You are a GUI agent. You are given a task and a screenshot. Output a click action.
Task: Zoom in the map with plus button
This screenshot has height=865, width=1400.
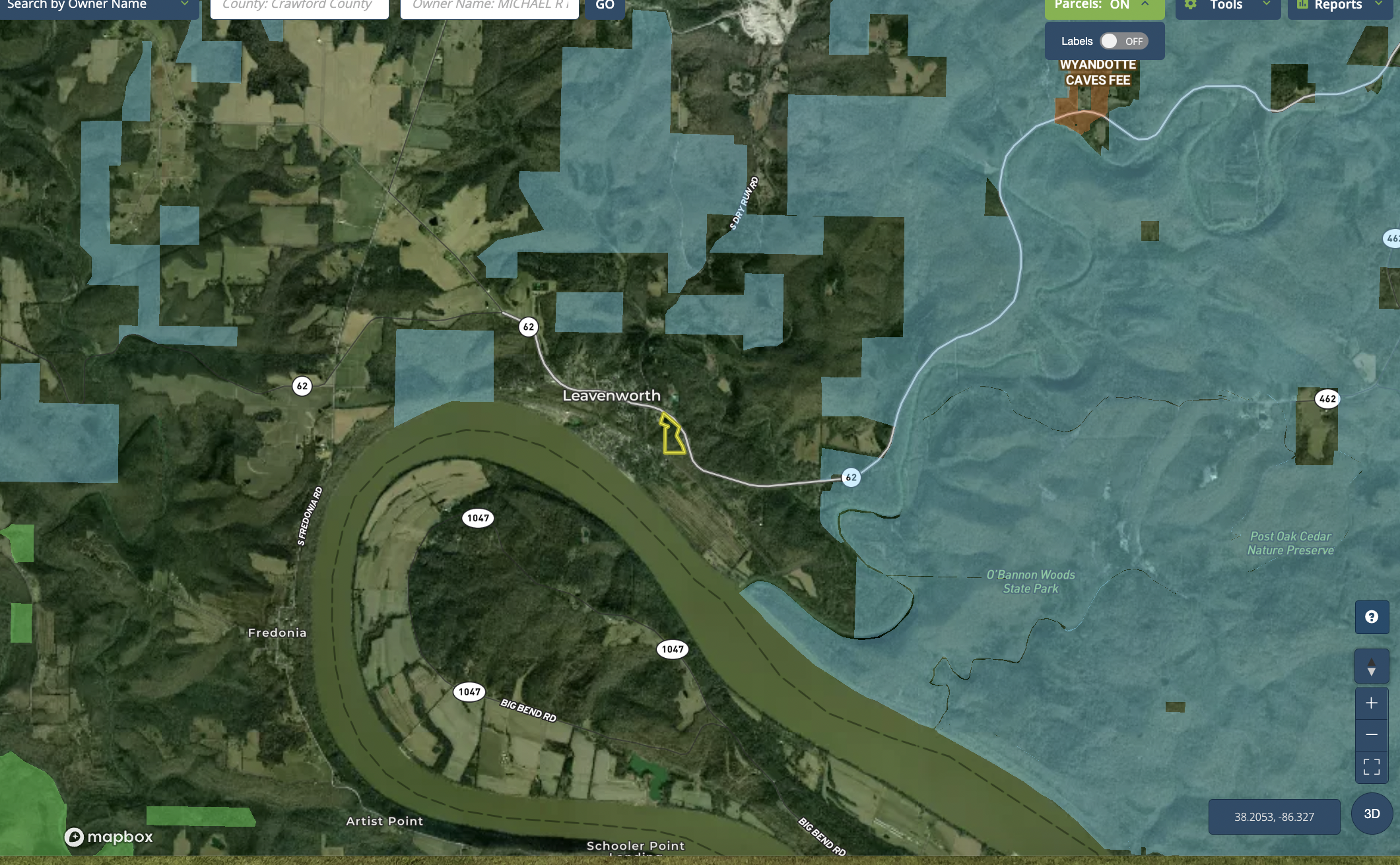click(1372, 703)
